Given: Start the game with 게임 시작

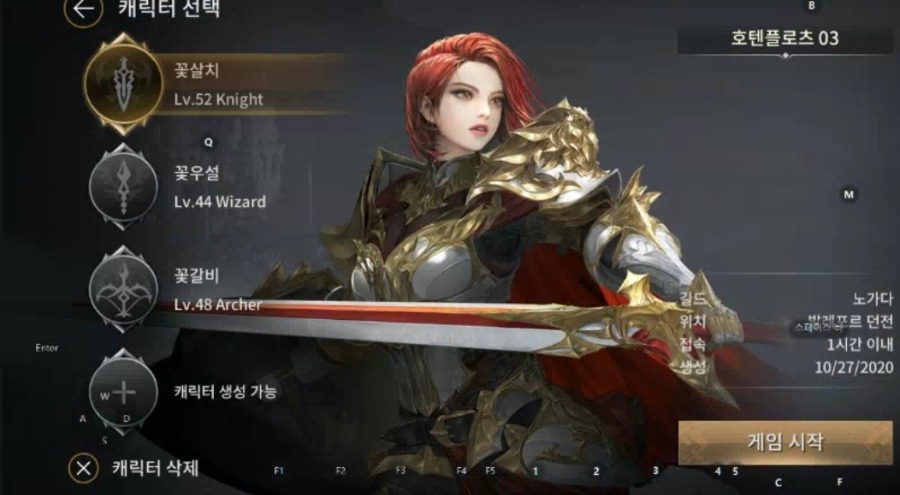Looking at the screenshot, I should (x=784, y=442).
